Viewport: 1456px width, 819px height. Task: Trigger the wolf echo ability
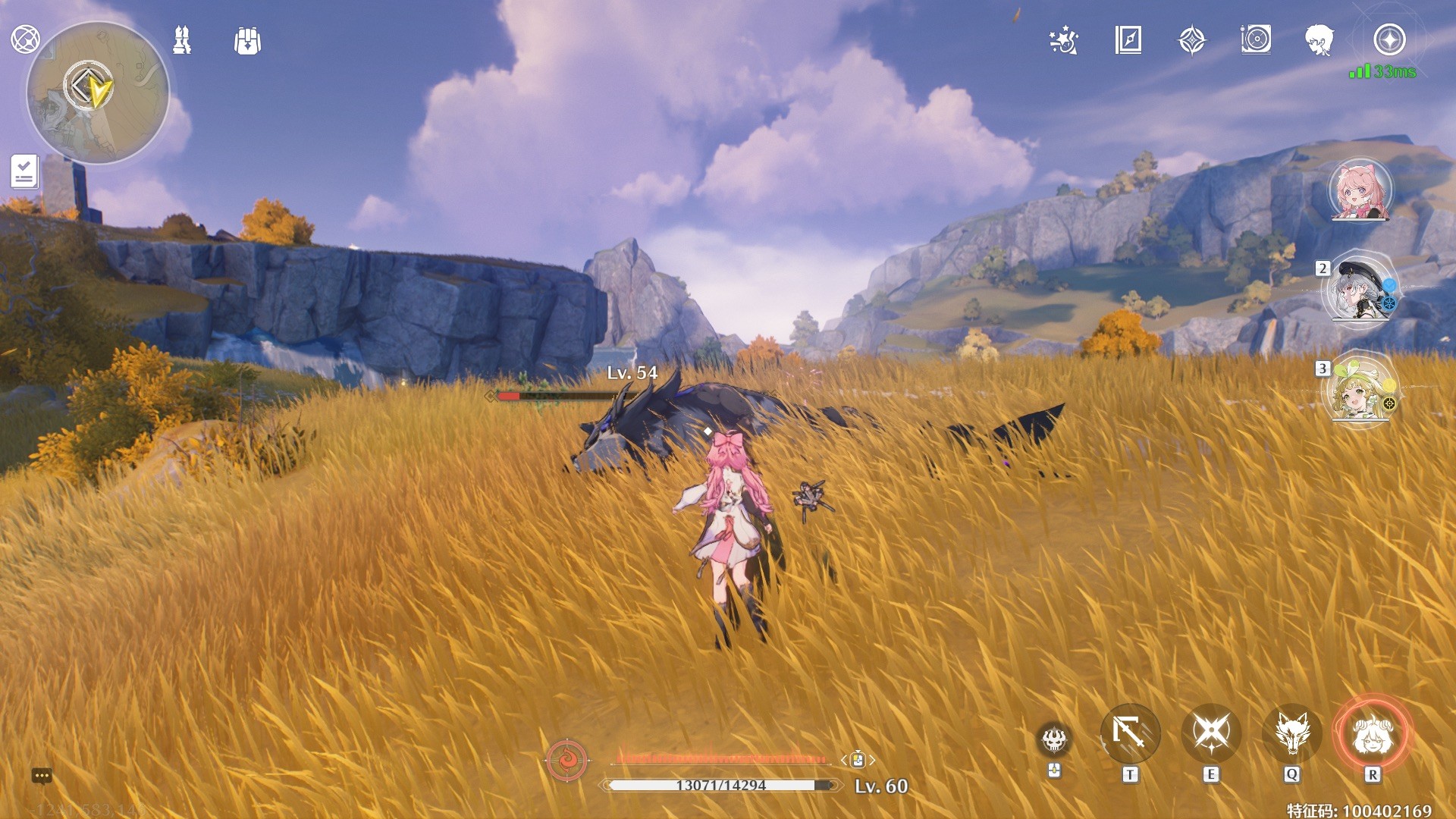click(1292, 733)
